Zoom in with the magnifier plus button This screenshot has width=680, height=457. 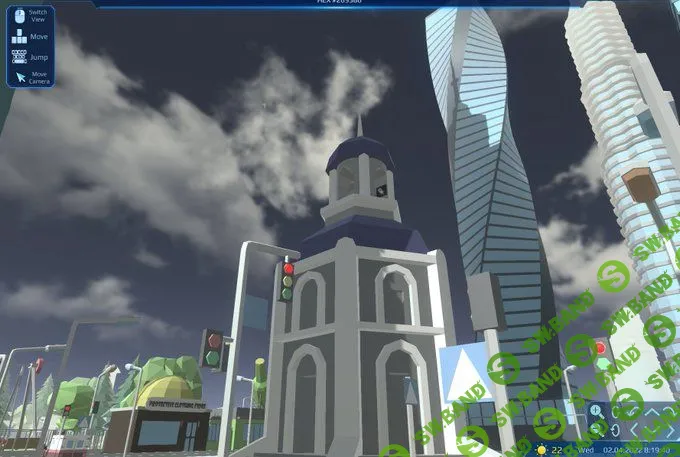click(x=596, y=411)
